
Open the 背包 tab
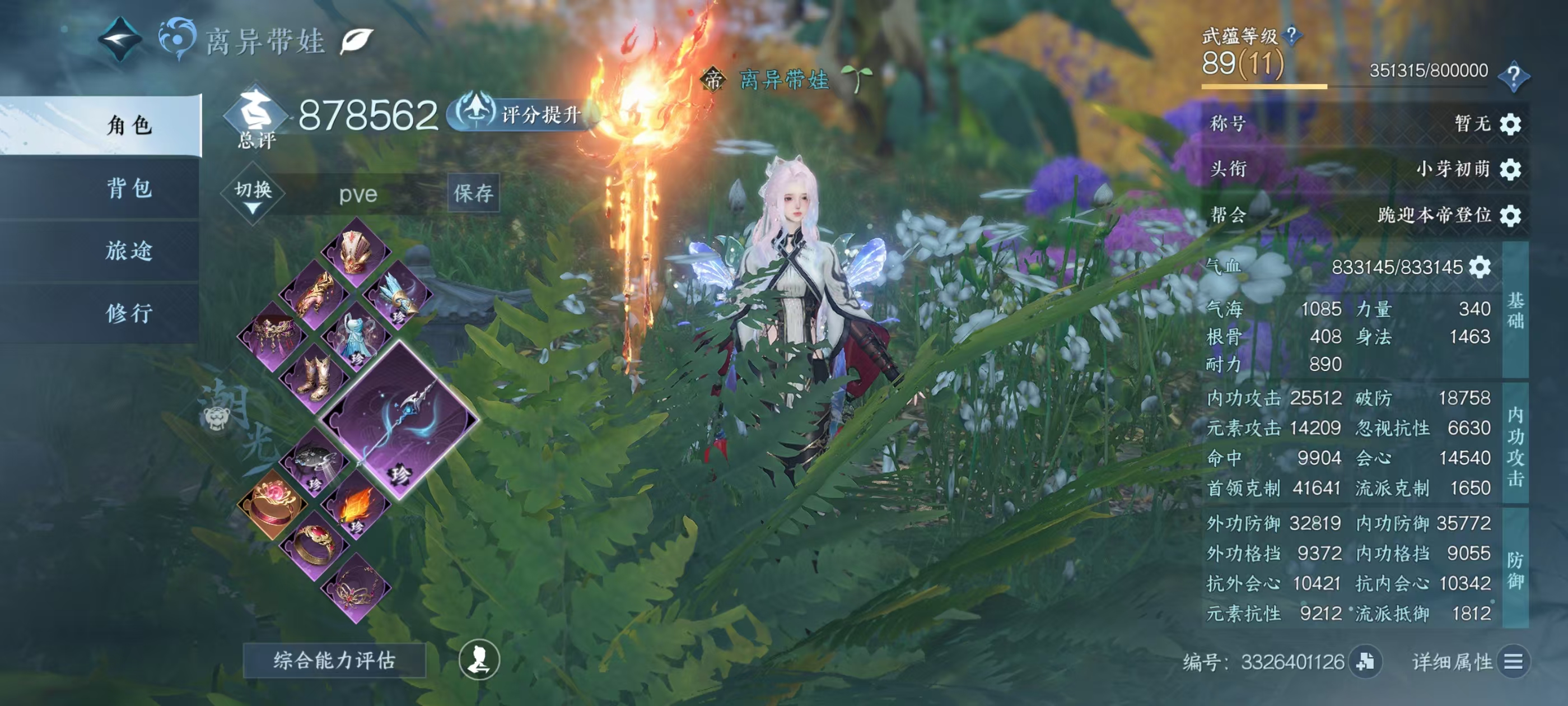[129, 188]
